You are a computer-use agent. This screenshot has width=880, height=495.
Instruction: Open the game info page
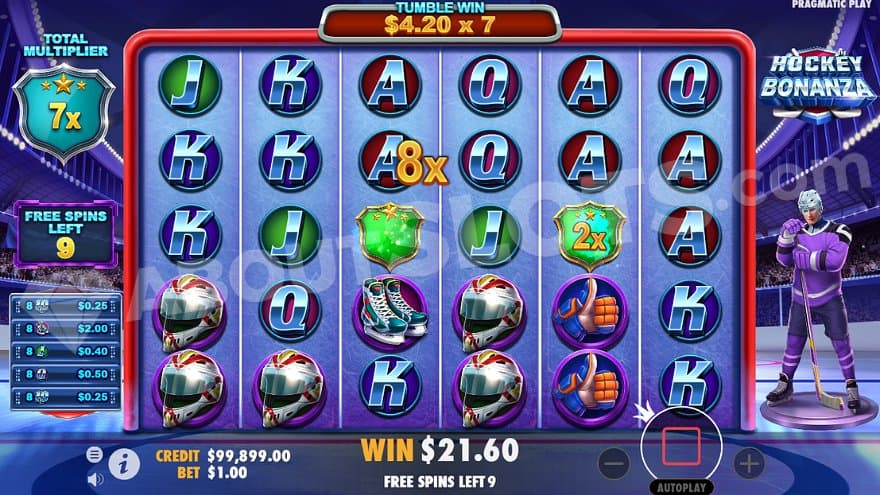123,464
